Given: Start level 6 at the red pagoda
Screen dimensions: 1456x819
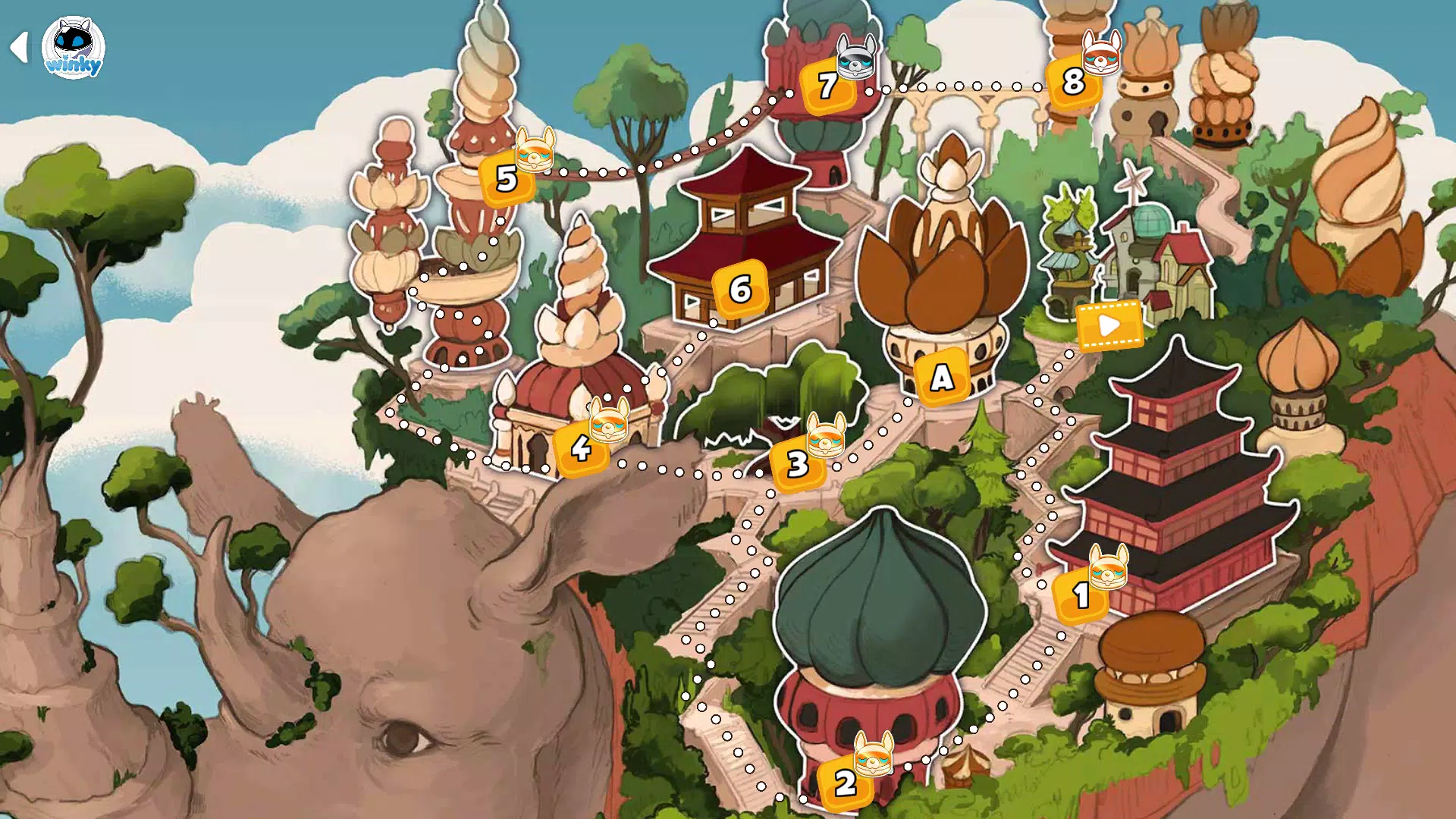Looking at the screenshot, I should tap(739, 289).
